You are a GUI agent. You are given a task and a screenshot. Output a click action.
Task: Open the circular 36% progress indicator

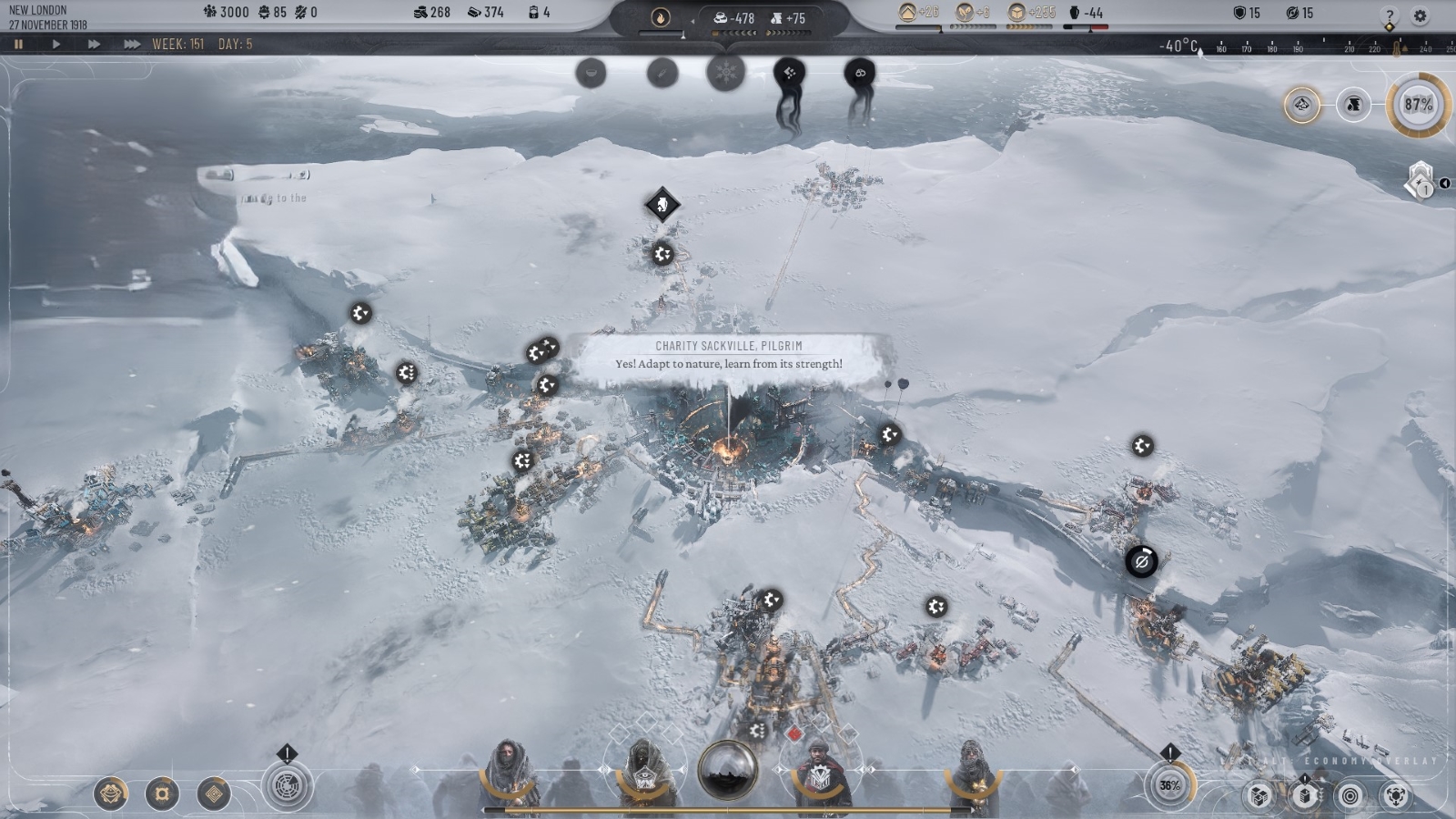(1169, 785)
